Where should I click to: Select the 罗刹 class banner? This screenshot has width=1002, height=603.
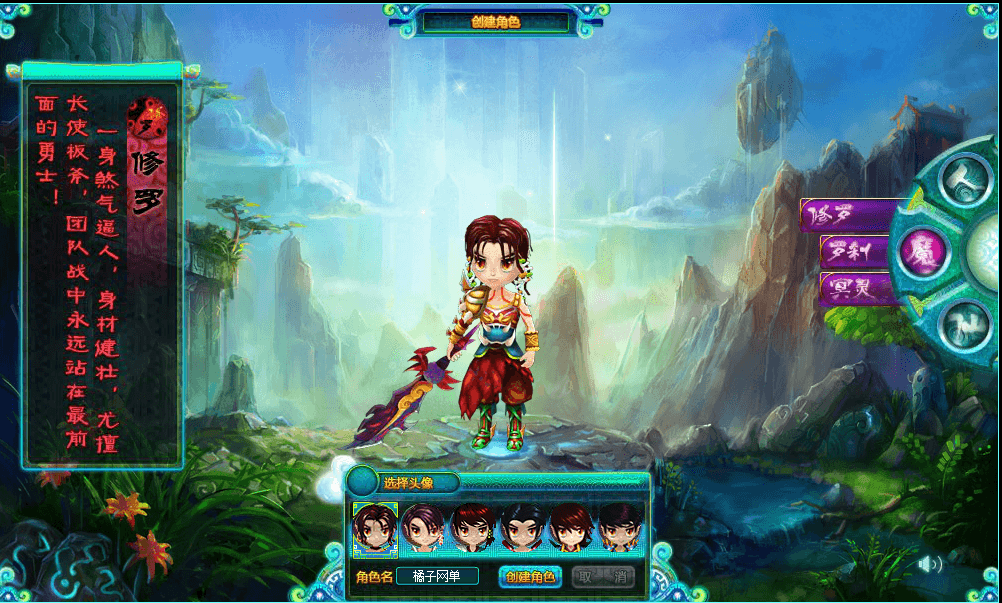(x=857, y=252)
